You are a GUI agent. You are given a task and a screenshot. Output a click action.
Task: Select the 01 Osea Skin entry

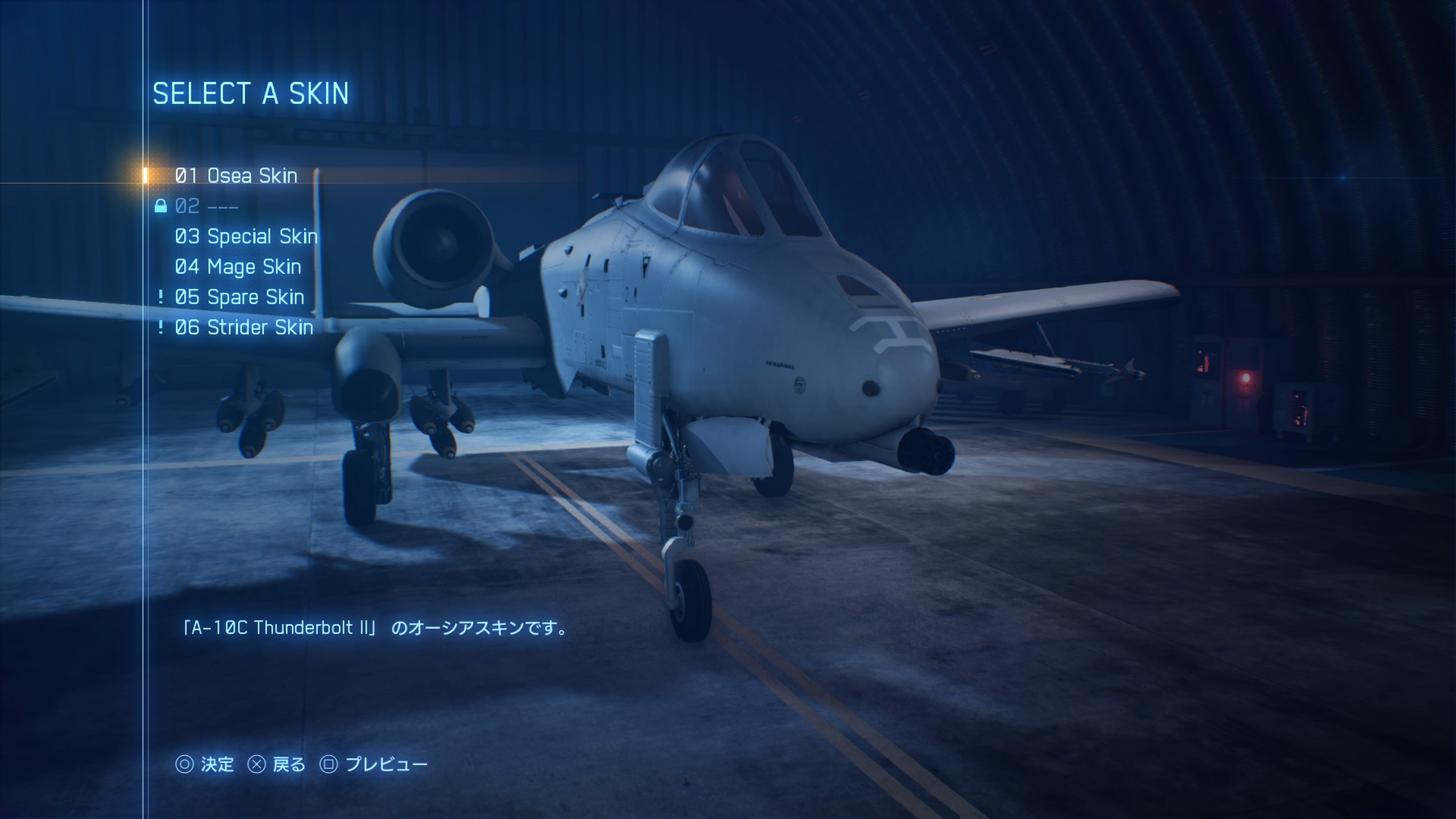236,176
